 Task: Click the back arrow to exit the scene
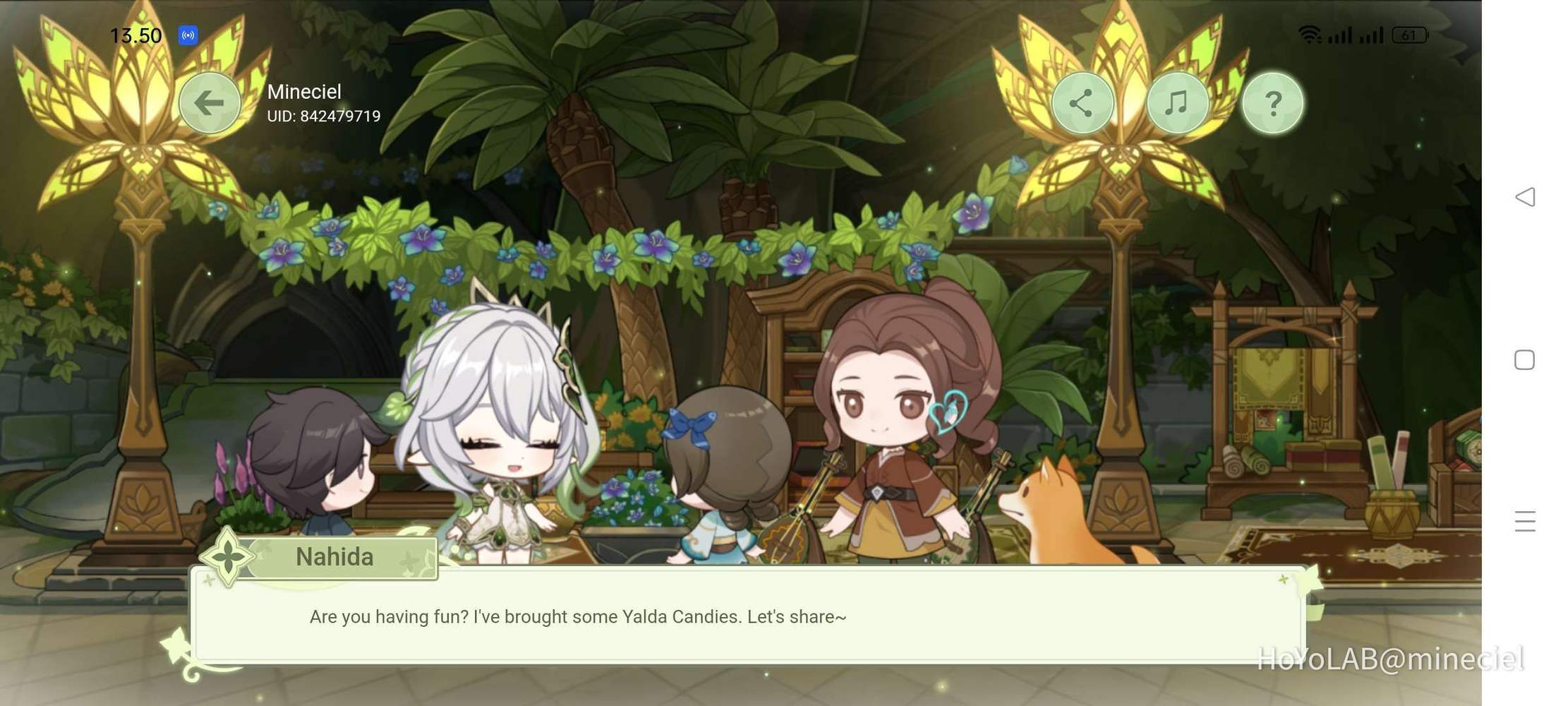209,102
